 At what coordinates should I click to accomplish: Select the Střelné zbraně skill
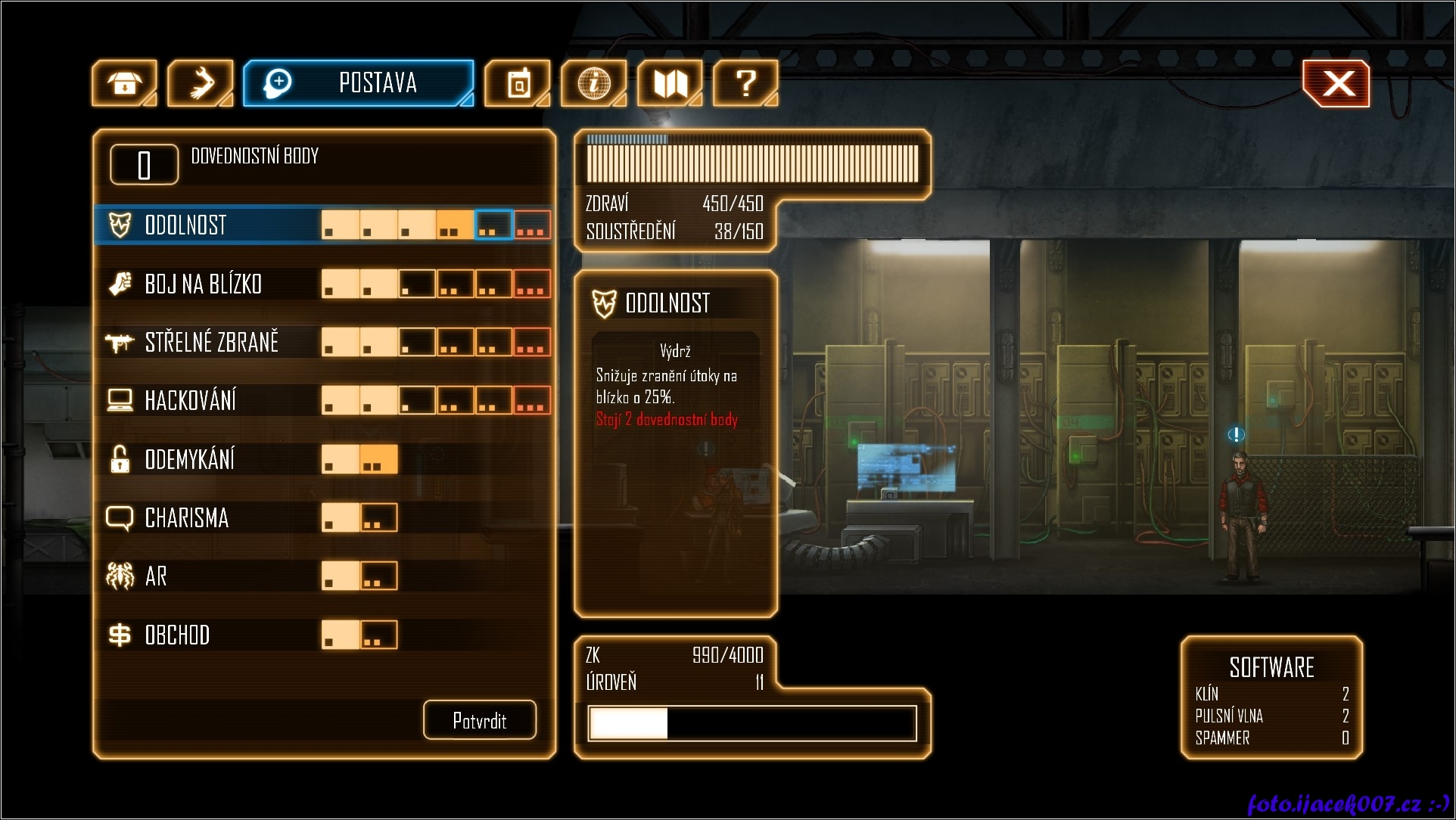pyautogui.click(x=212, y=343)
